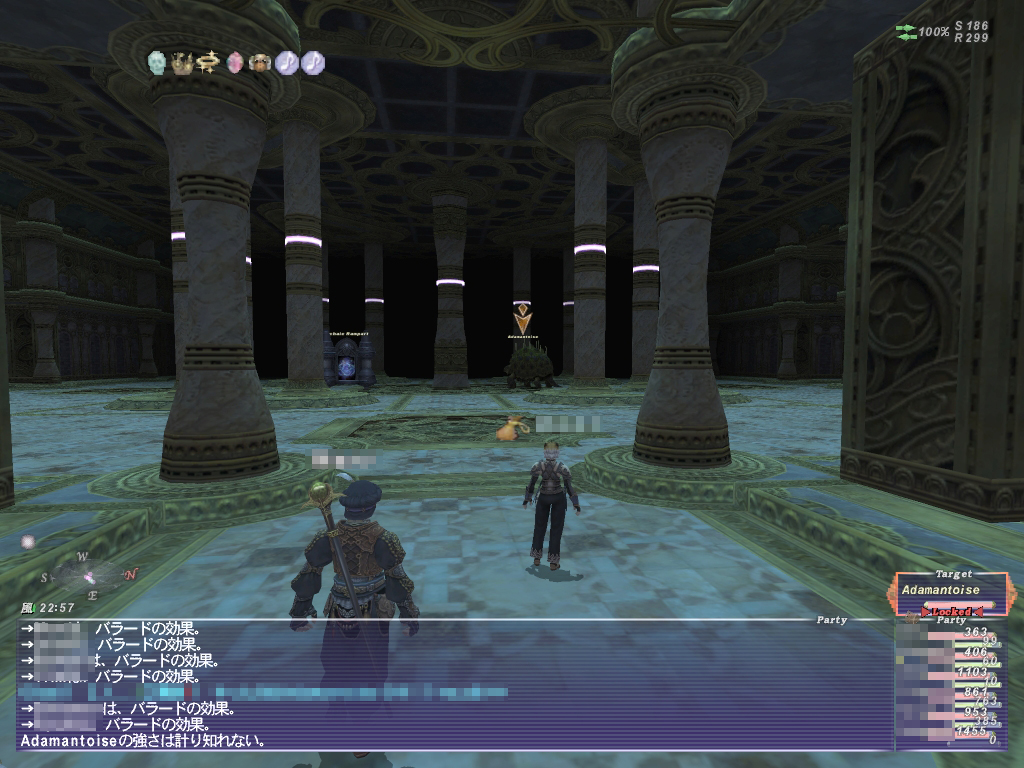The width and height of the screenshot is (1024, 768).
Task: Click the cyan skull status effect icon
Action: tap(158, 63)
